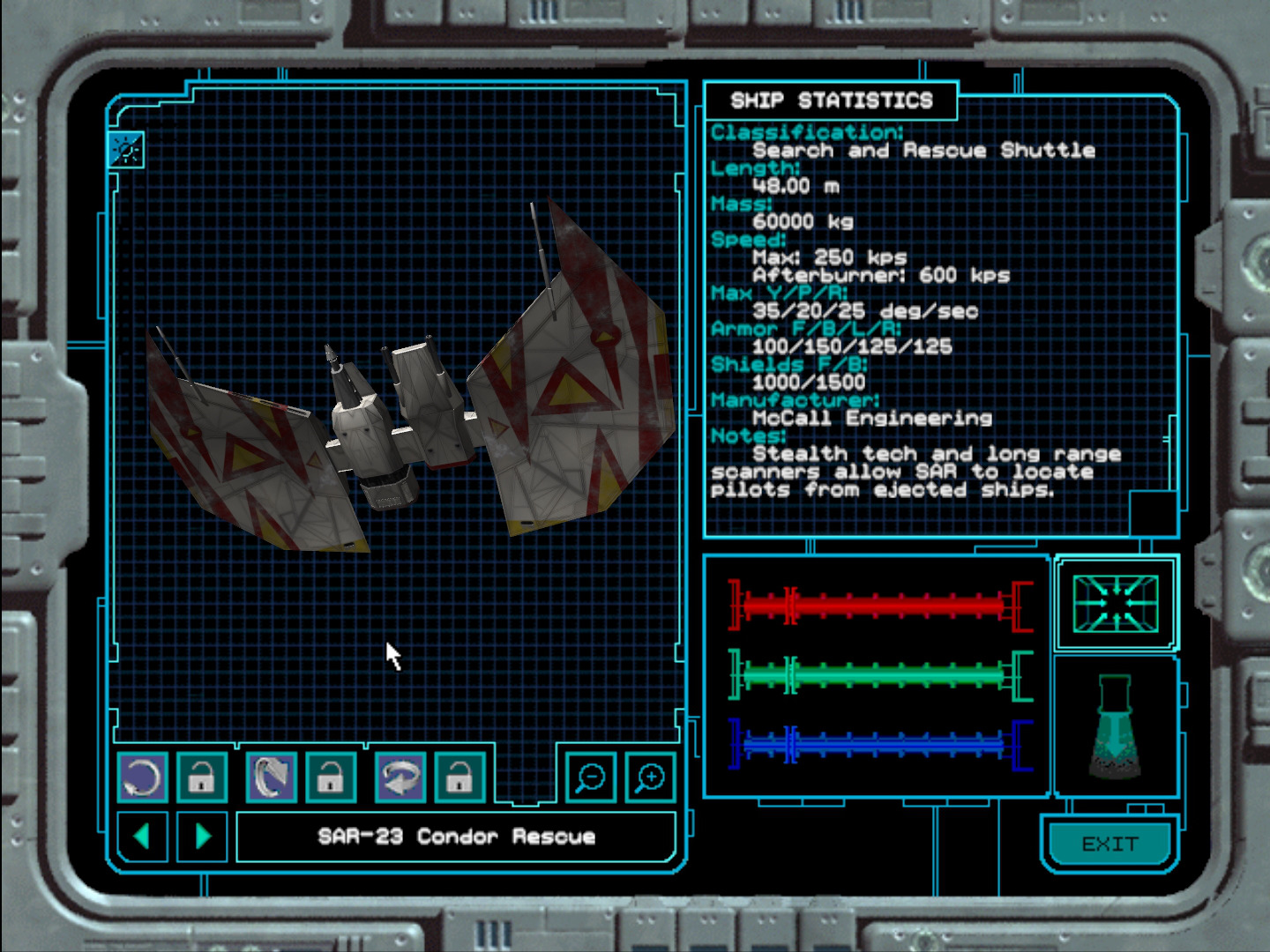The width and height of the screenshot is (1270, 952).
Task: Exit the ship statistics screen
Action: pos(1109,844)
